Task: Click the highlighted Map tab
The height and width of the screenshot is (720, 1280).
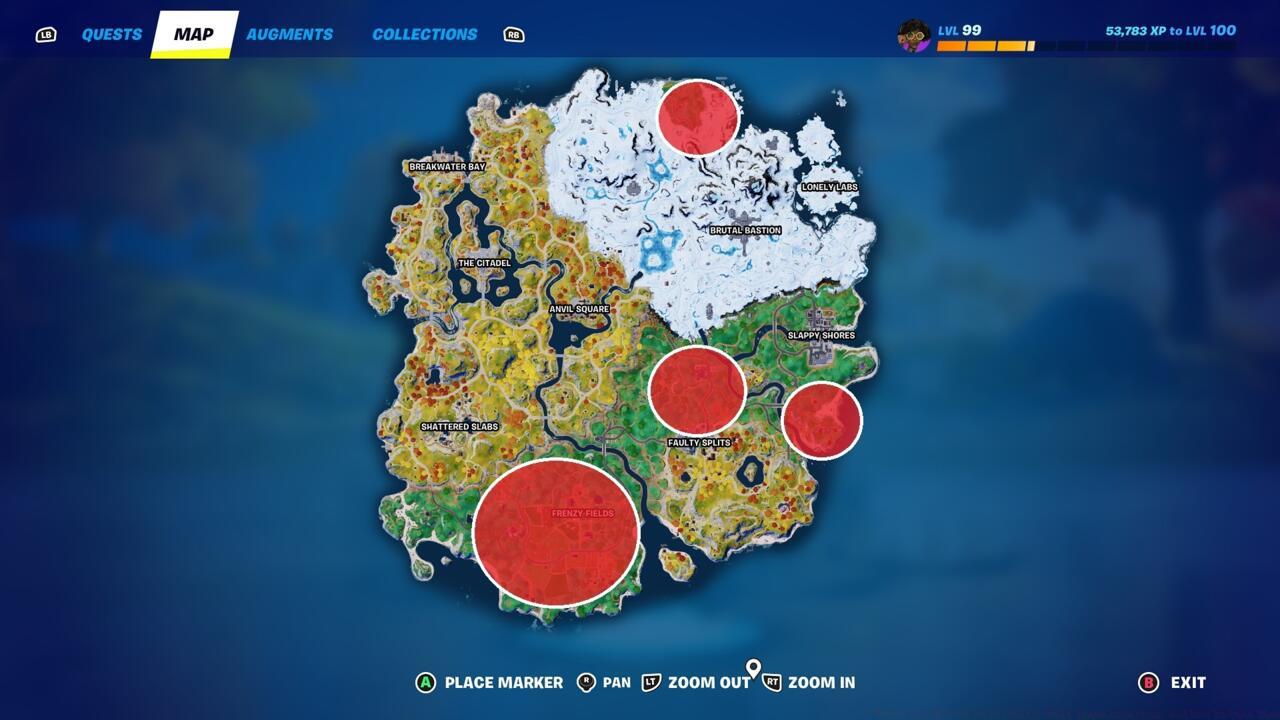Action: (196, 33)
